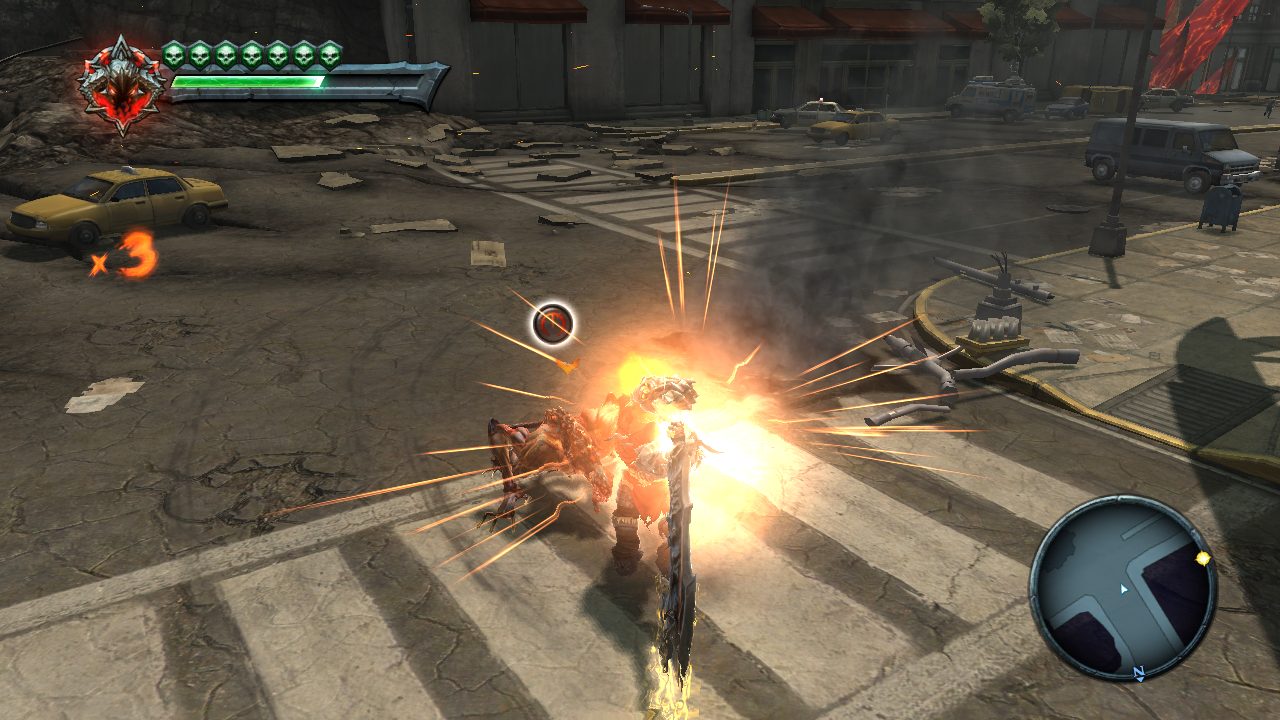Select the yellow objective marker on minimap

click(1203, 557)
